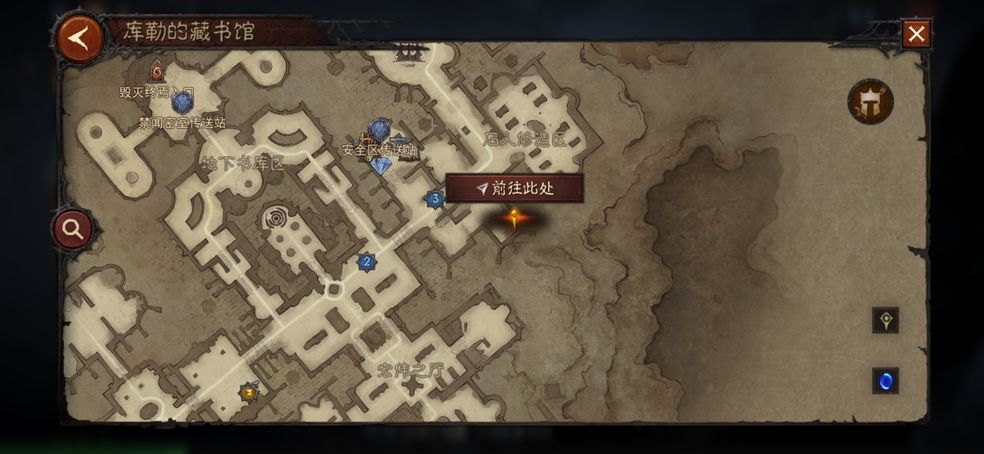Select map marker number 3

coord(435,199)
